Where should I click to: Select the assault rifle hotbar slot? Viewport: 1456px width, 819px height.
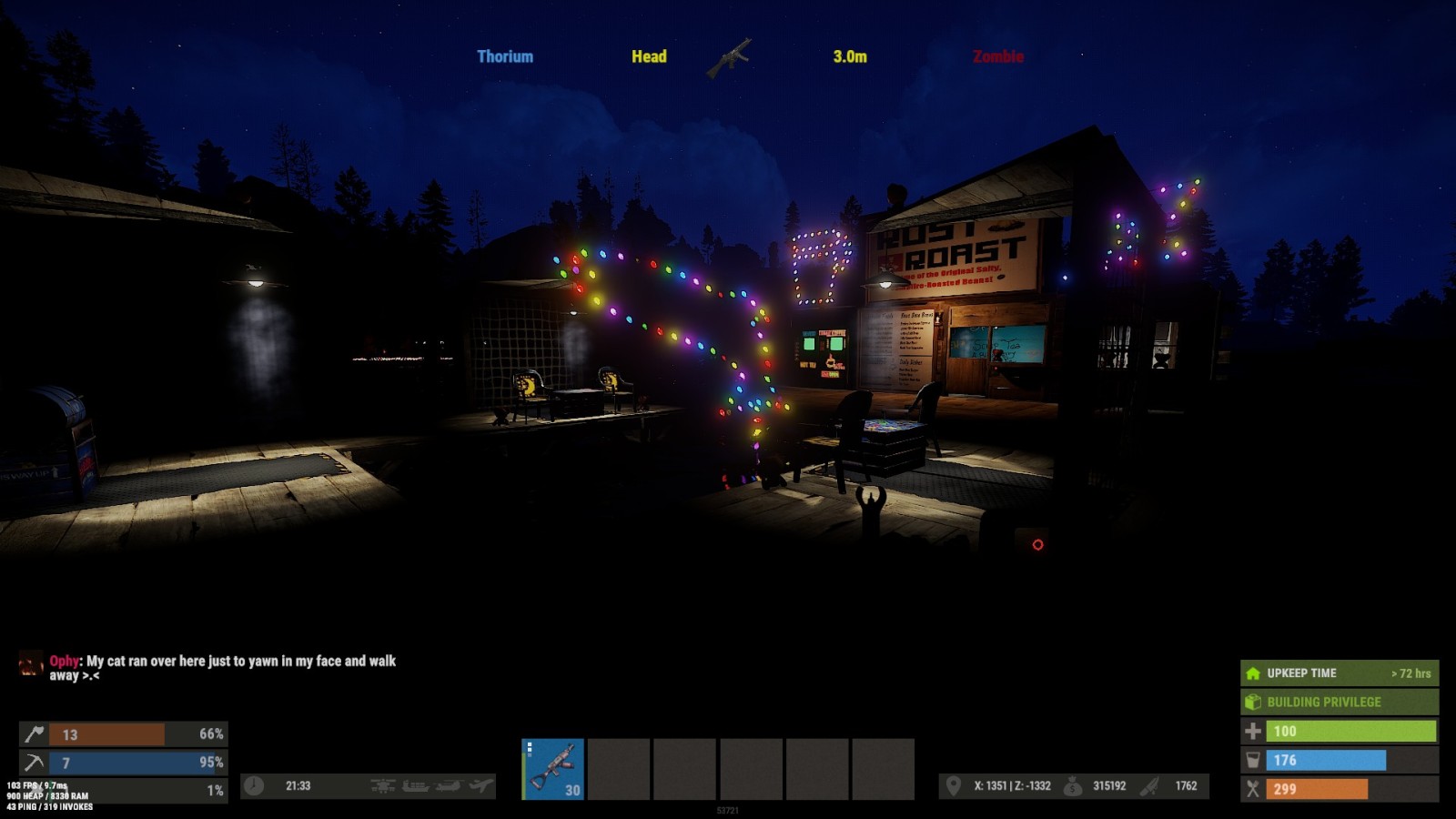click(552, 769)
